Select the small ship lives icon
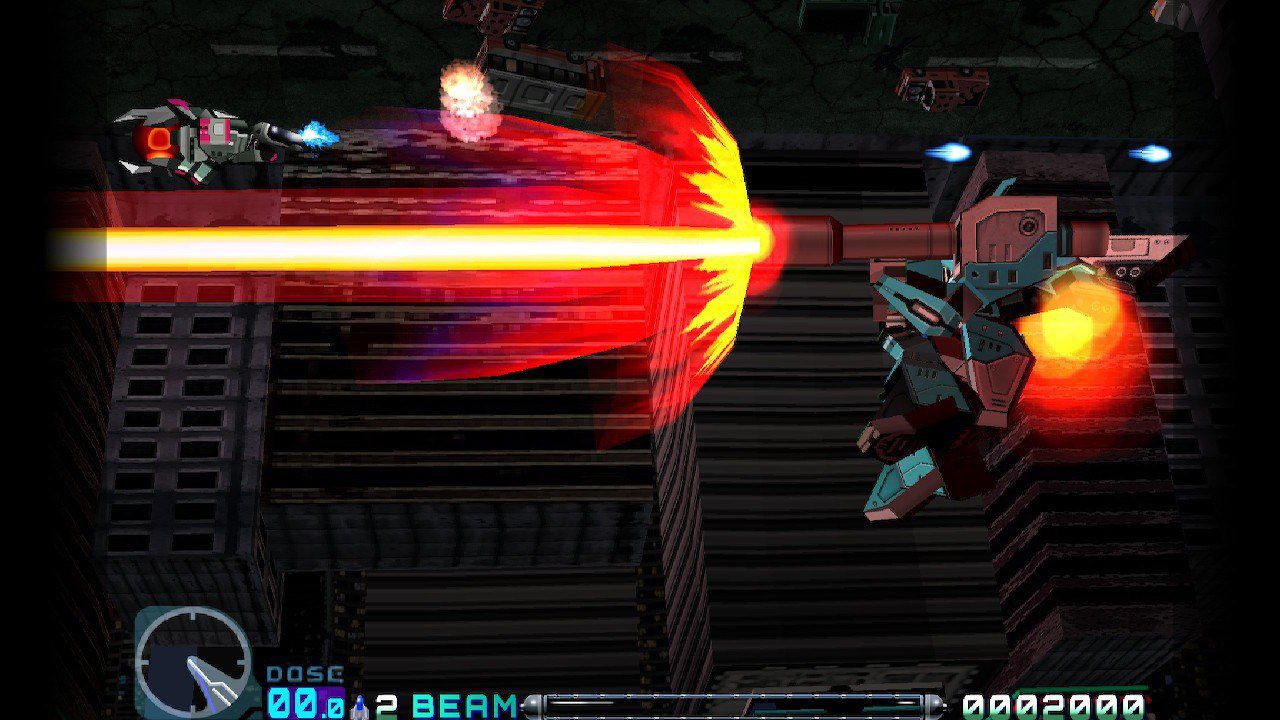The image size is (1280, 720). click(x=360, y=707)
